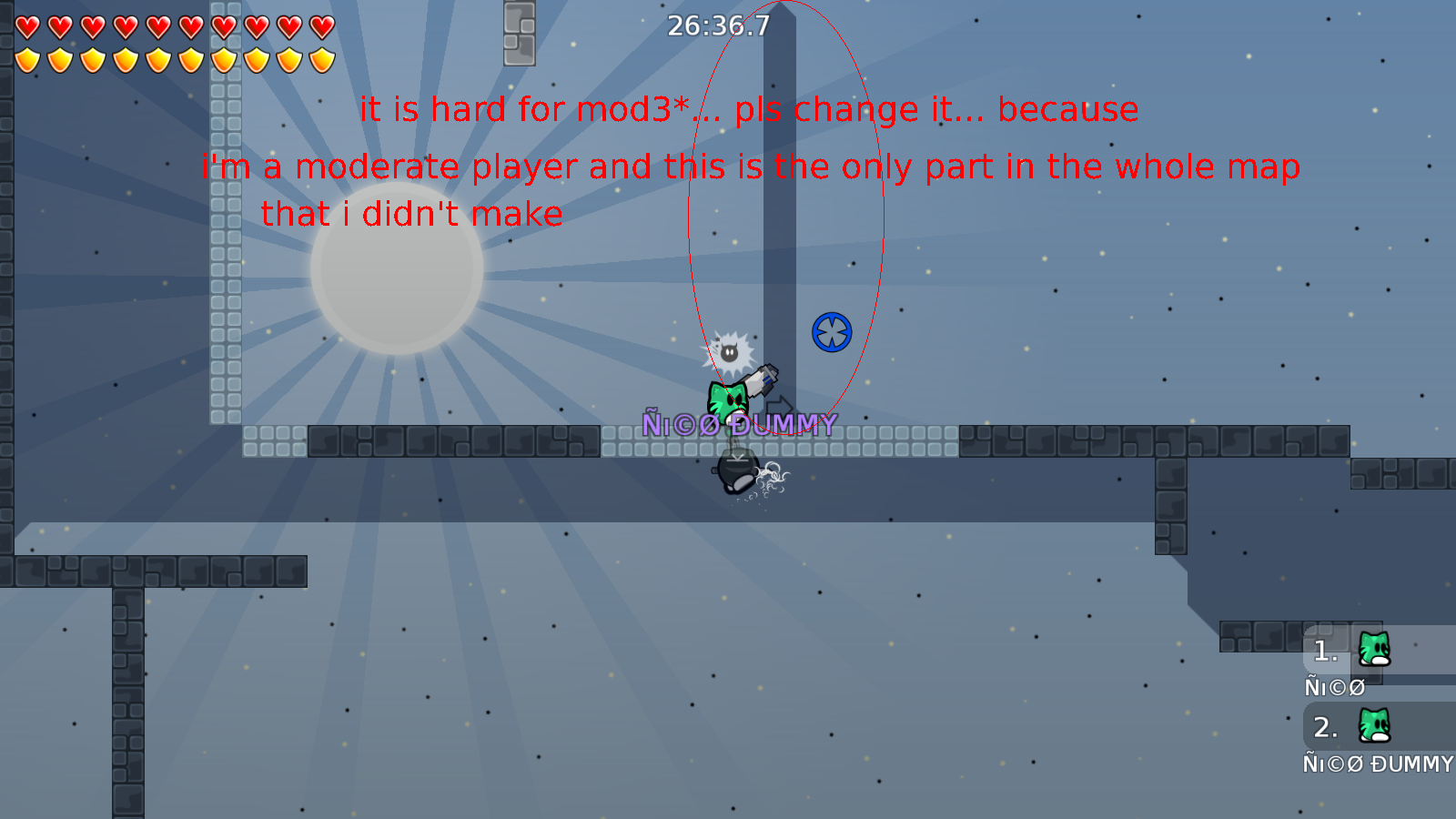Expand the rank 1 scoreboard entry
The image size is (1456, 819).
point(1326,651)
